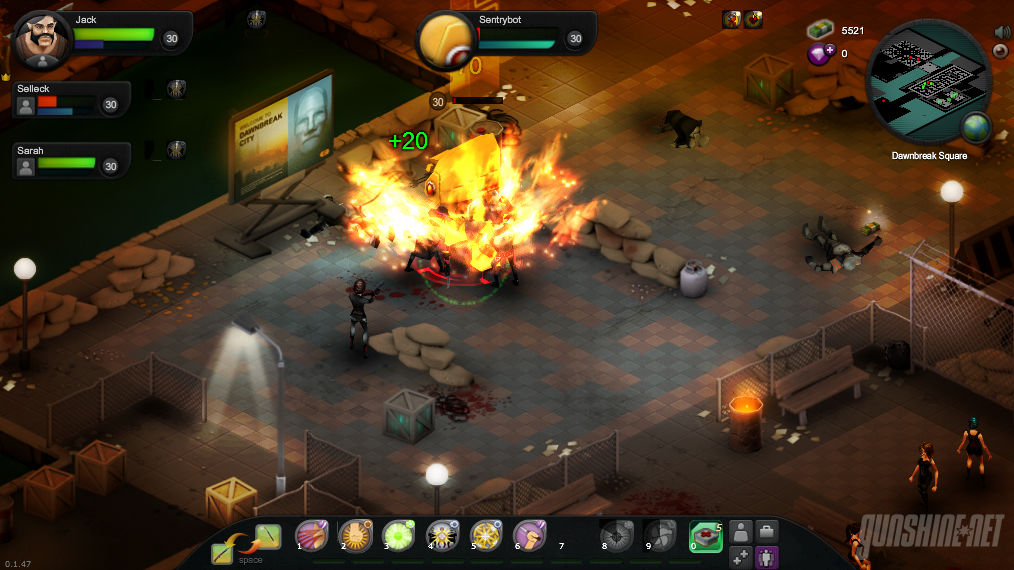Click Jack's player portrait
The height and width of the screenshot is (570, 1014).
tap(43, 40)
